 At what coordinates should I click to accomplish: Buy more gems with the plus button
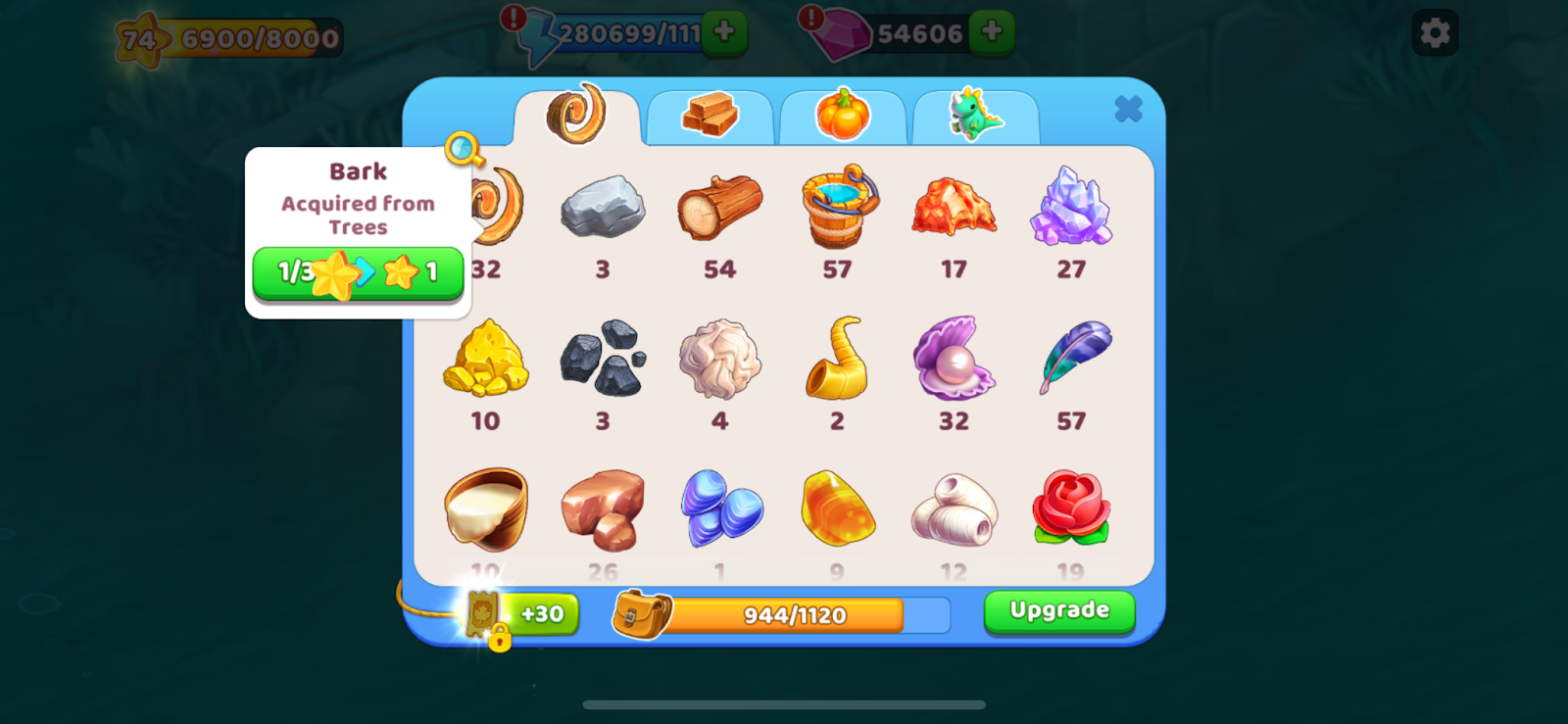991,32
